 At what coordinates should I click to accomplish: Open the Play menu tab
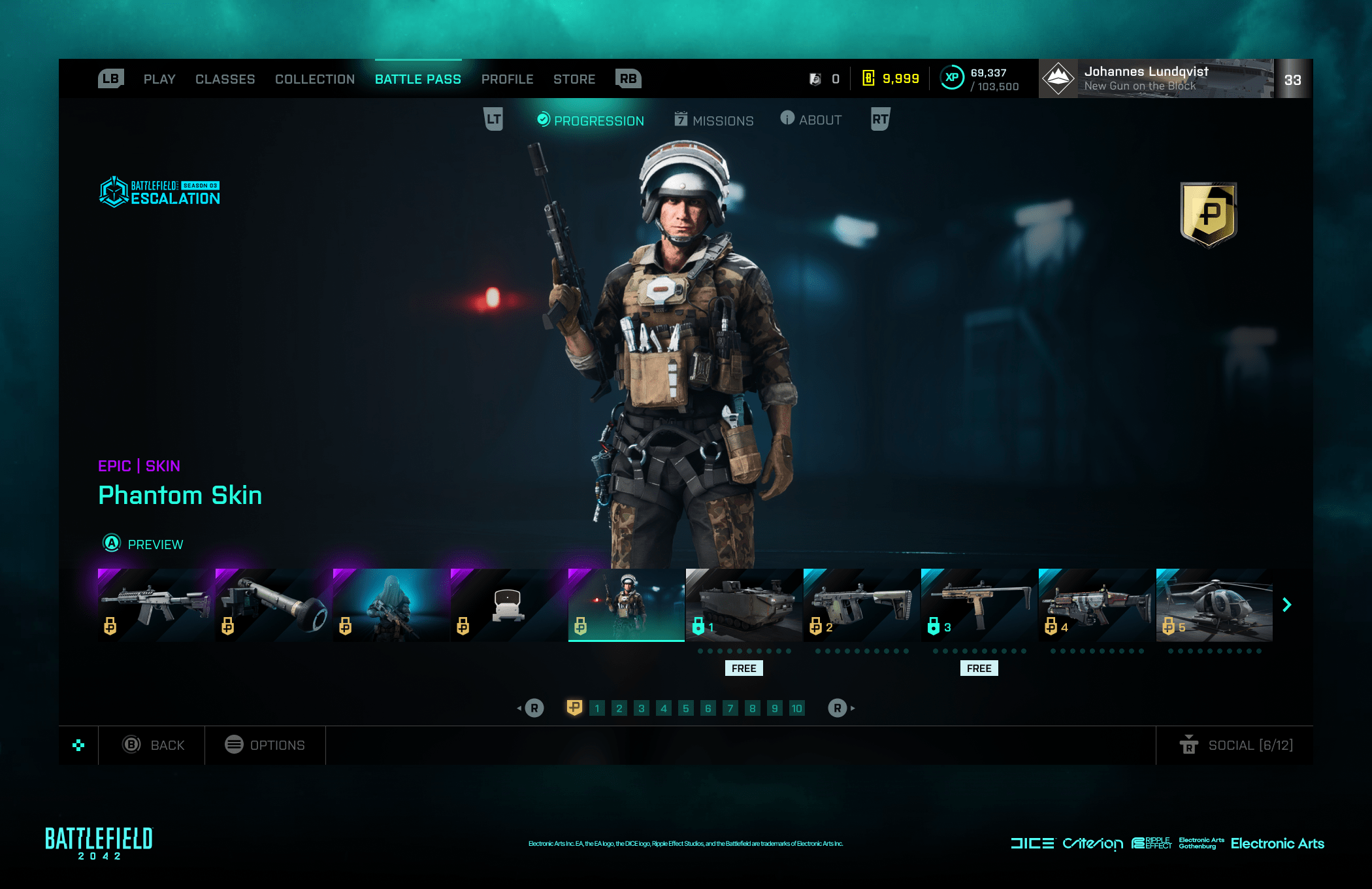[159, 79]
